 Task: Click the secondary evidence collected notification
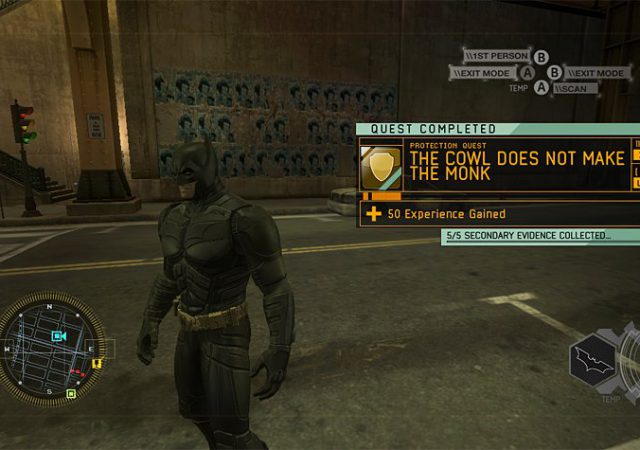[530, 236]
